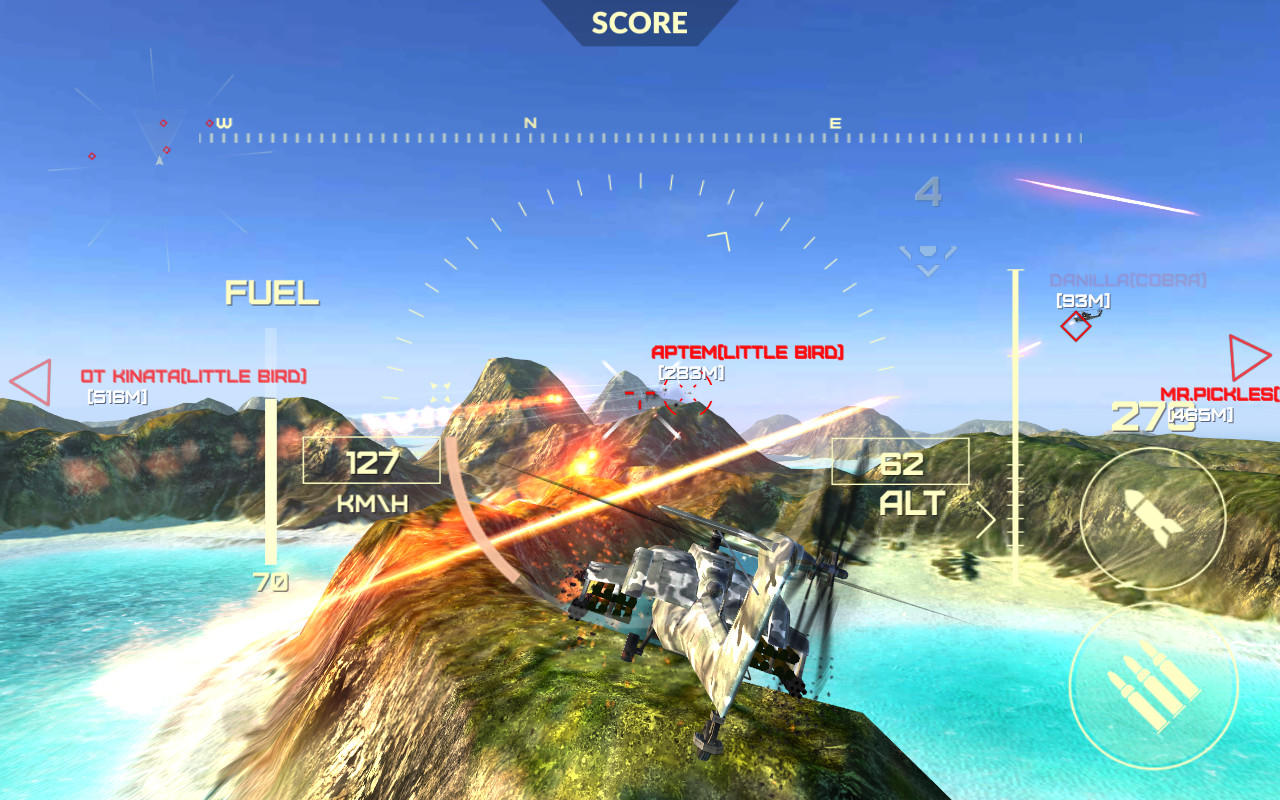The height and width of the screenshot is (800, 1280).
Task: Target OT KINATA[LITTLE BIRD] label
Action: (x=196, y=378)
